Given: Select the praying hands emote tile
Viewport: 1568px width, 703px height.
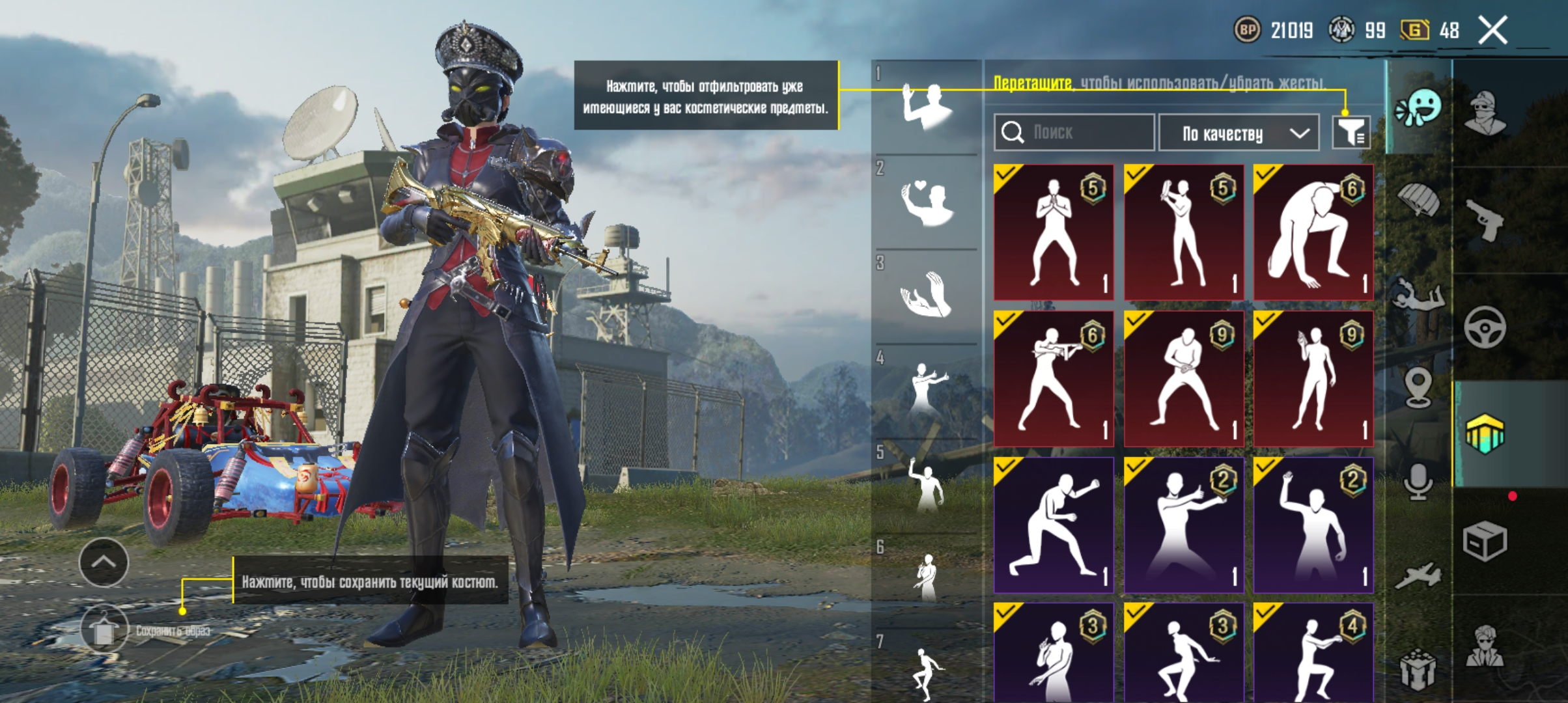Looking at the screenshot, I should coord(1053,232).
